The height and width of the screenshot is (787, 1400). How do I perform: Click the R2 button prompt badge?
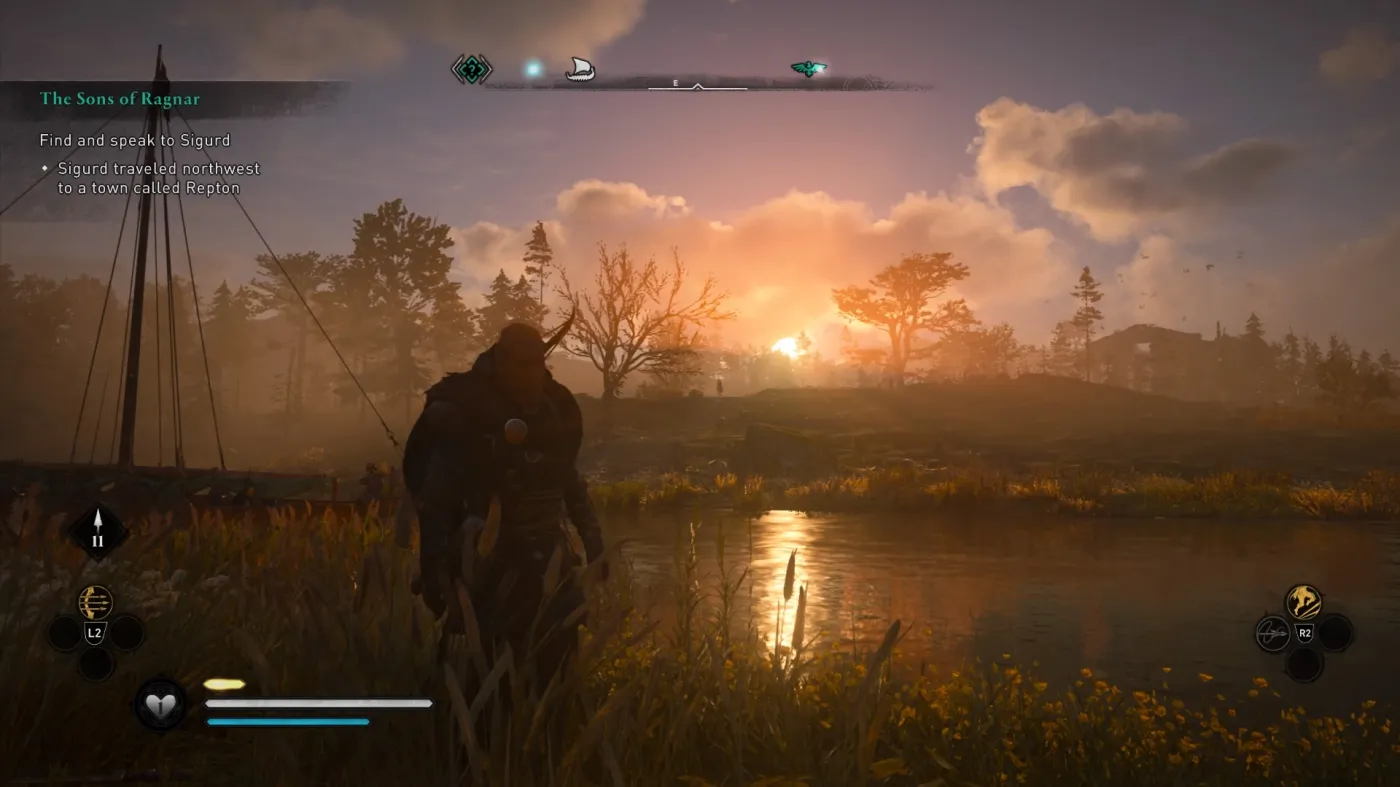tap(1306, 631)
